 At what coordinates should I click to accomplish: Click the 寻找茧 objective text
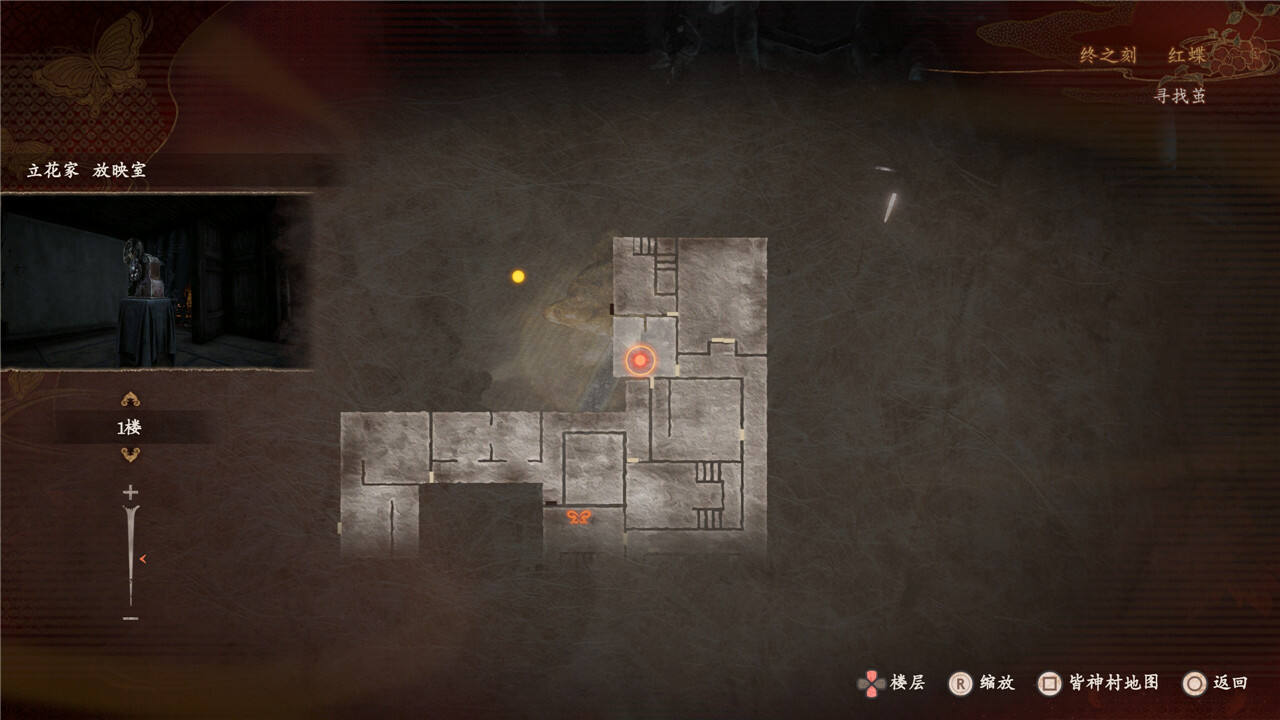point(1180,96)
